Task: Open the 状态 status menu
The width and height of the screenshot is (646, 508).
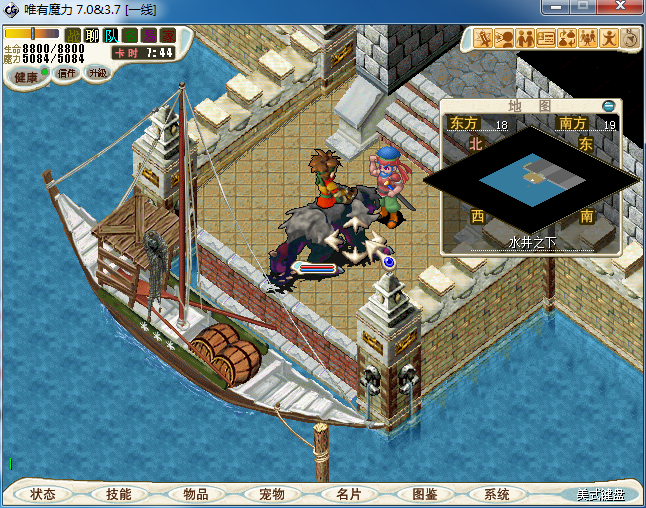Action: 42,494
